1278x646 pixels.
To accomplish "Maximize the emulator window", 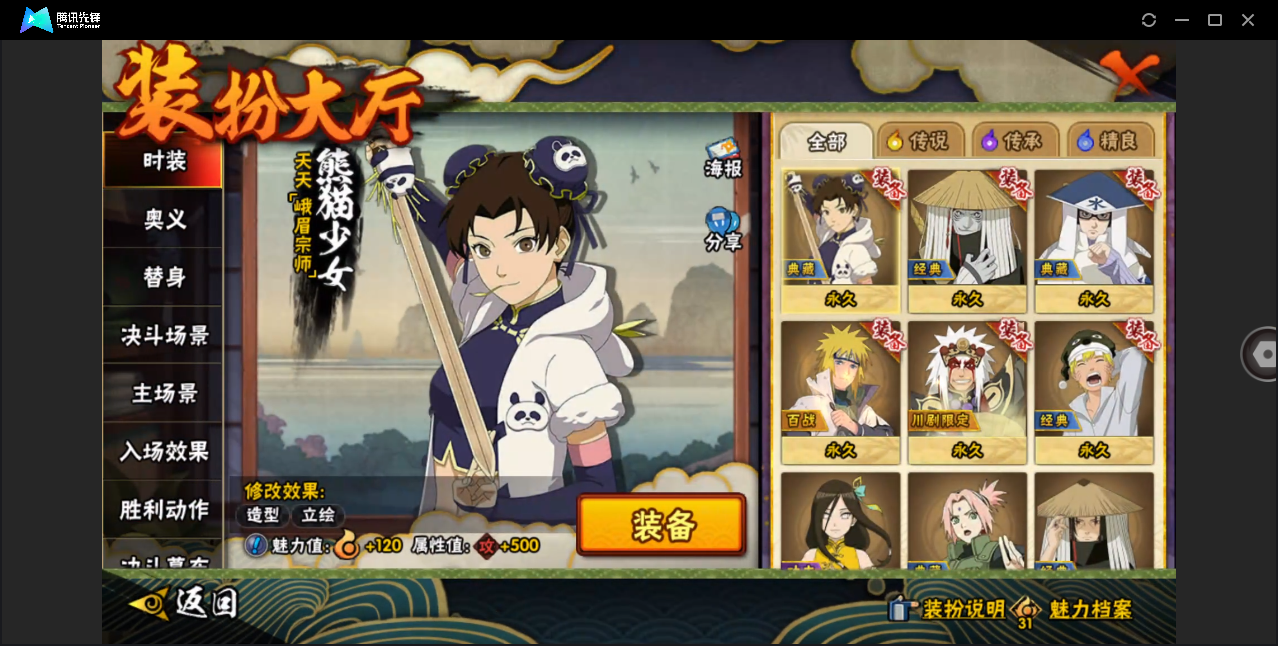I will pos(1215,20).
